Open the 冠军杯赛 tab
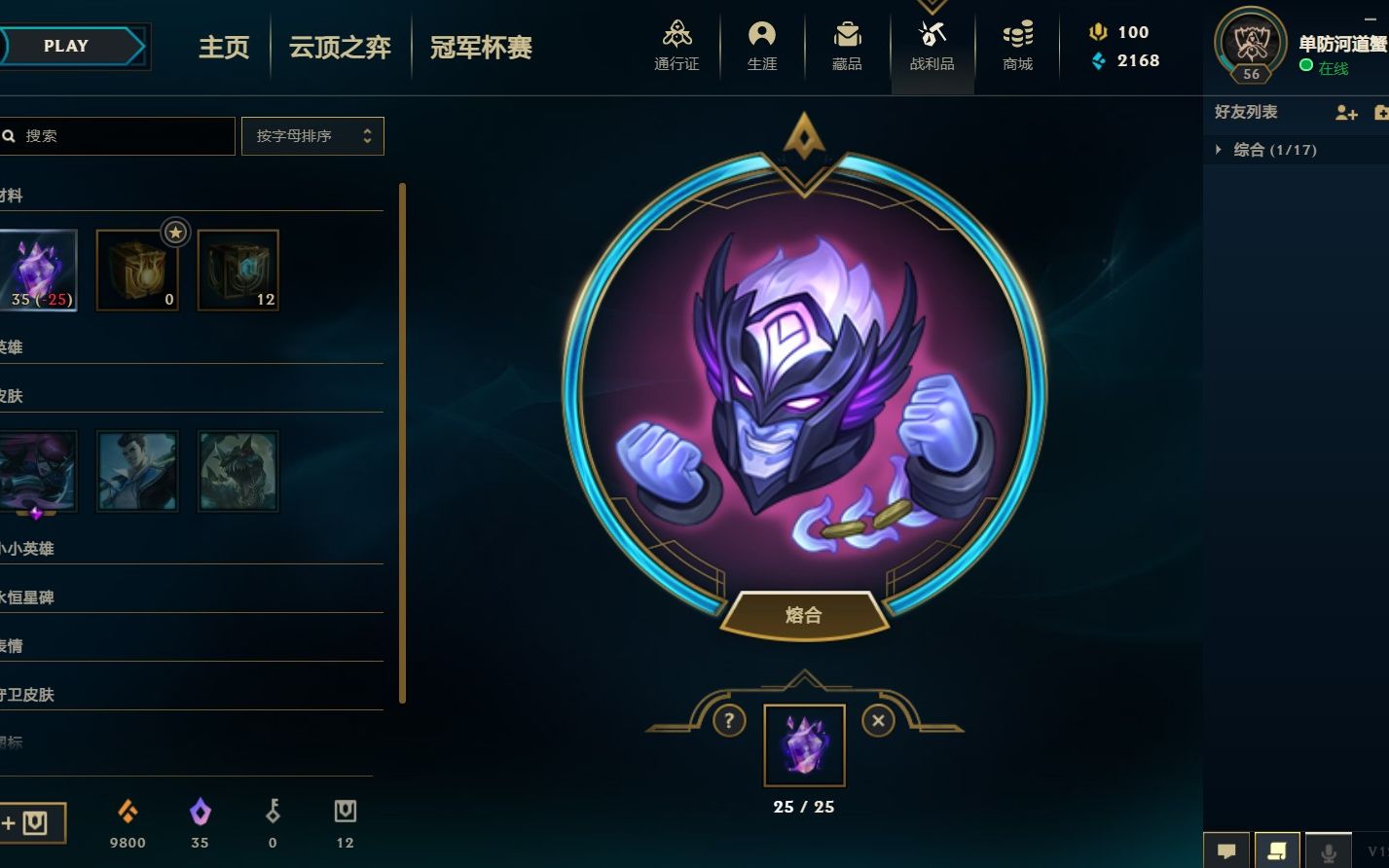 point(481,48)
